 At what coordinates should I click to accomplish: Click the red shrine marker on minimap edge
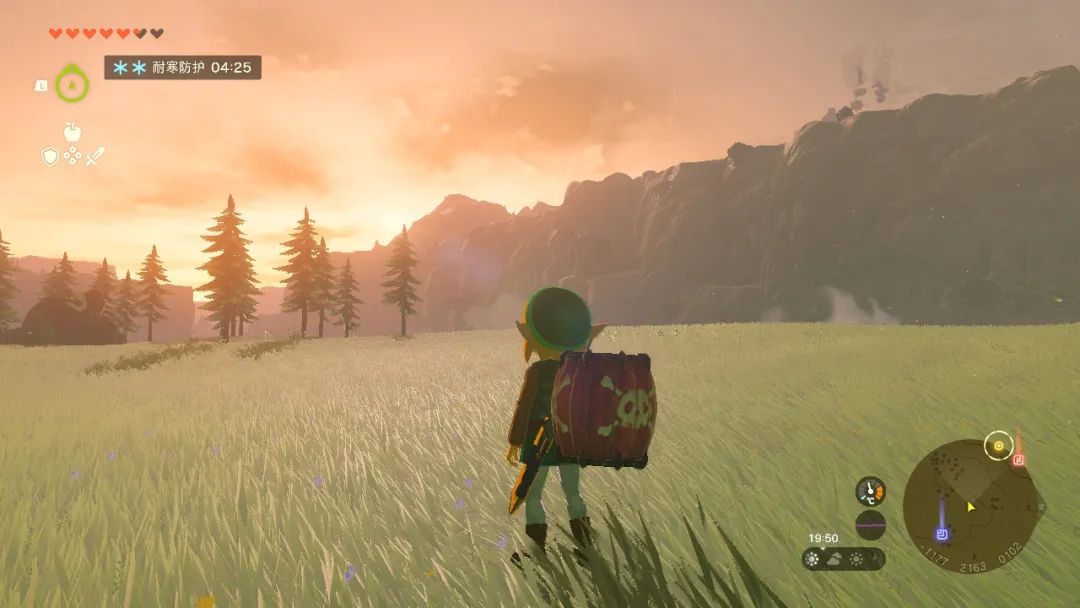[1018, 459]
